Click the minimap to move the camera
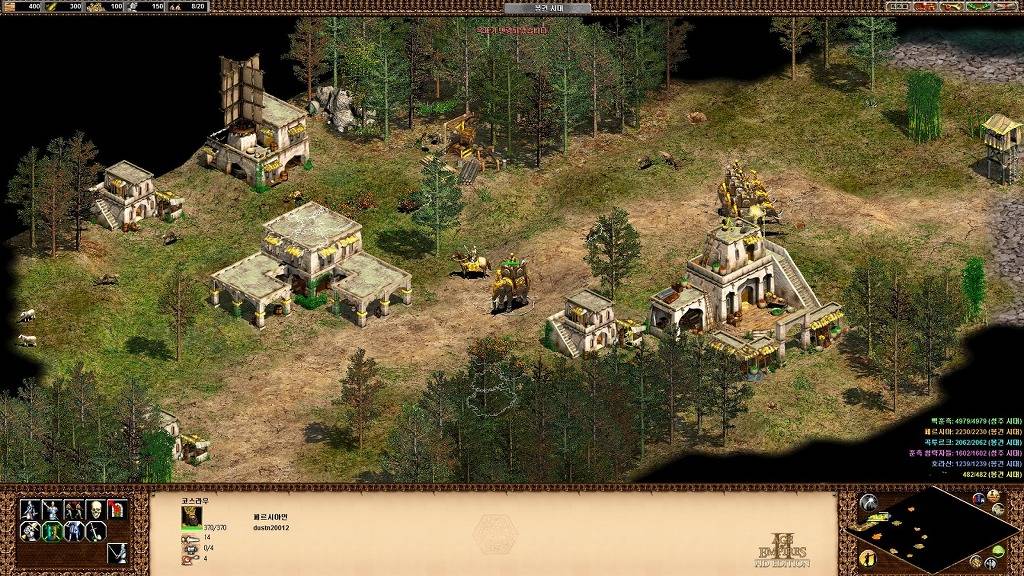Viewport: 1024px width, 576px height. click(932, 529)
